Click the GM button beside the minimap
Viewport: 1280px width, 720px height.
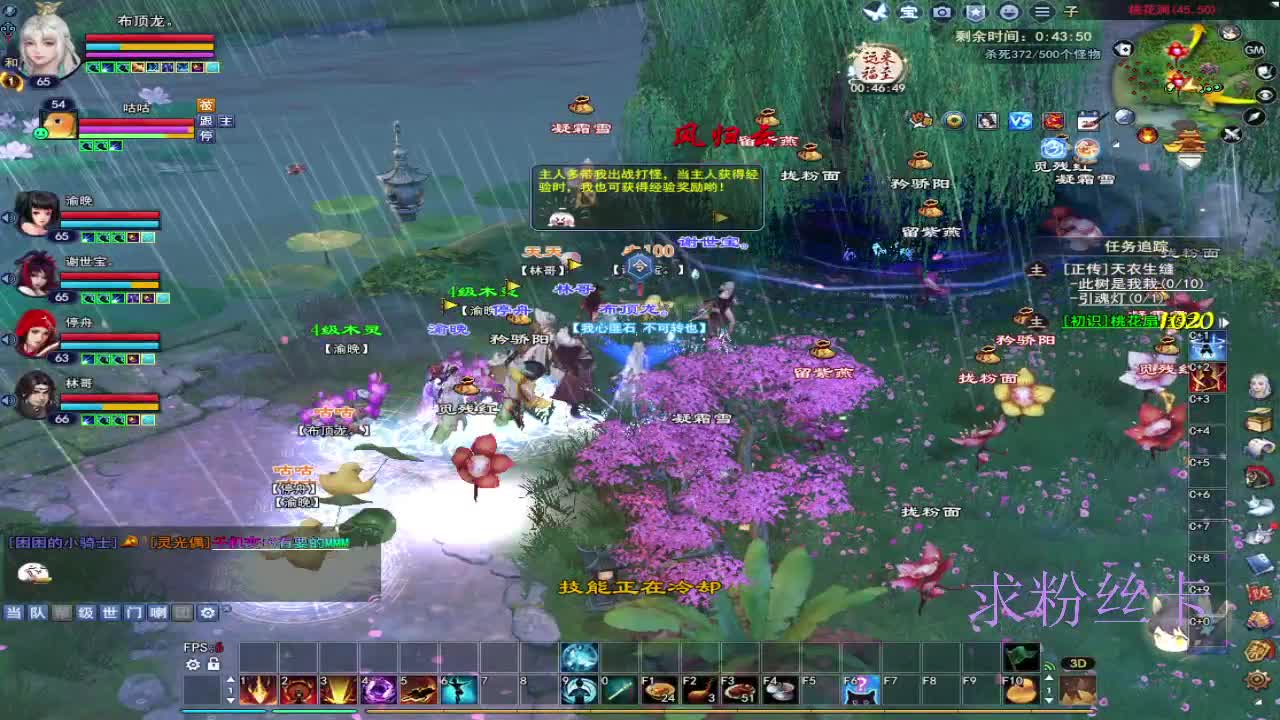(x=1254, y=50)
